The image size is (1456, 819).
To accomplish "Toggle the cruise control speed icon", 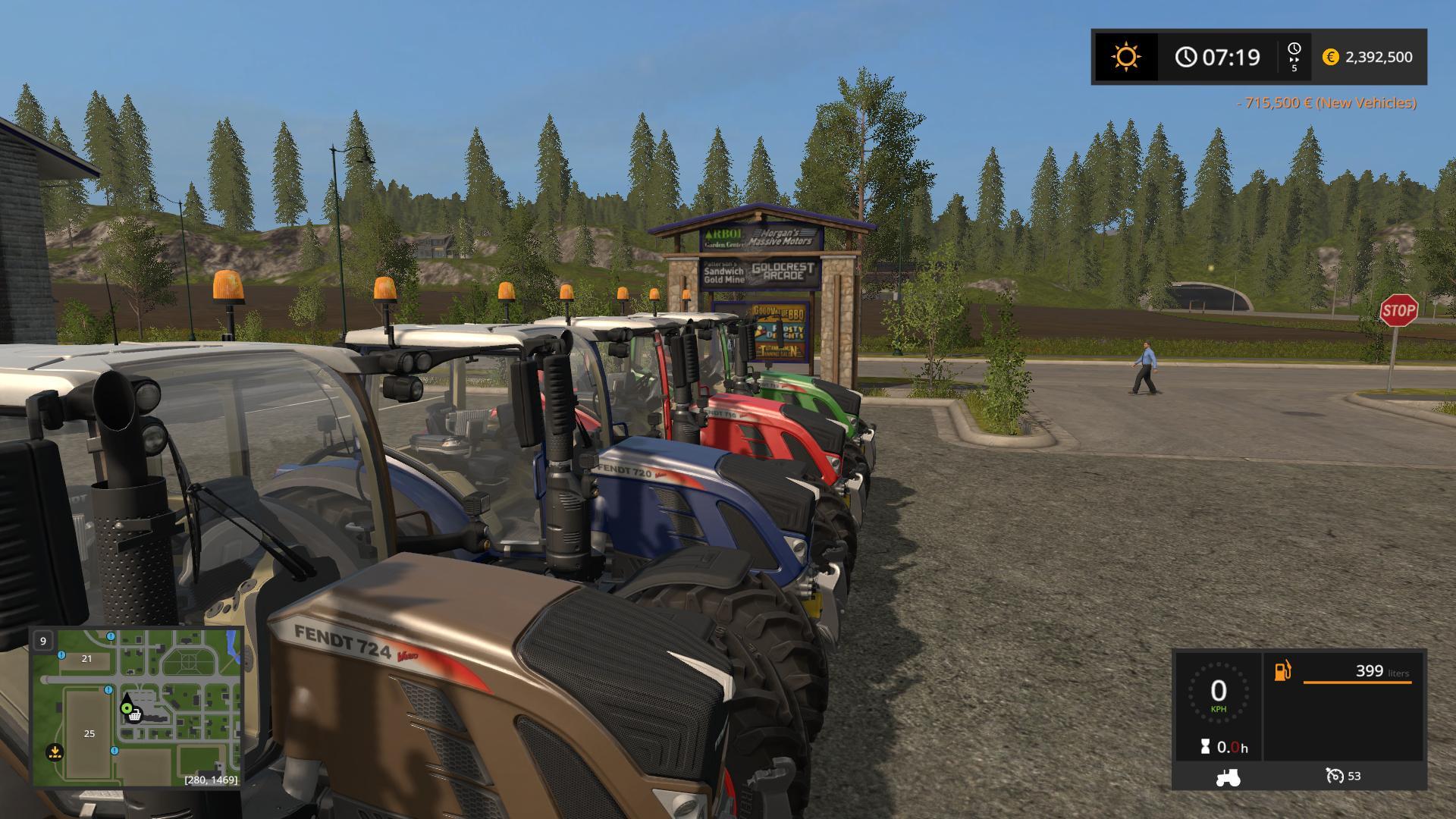I will pyautogui.click(x=1335, y=776).
